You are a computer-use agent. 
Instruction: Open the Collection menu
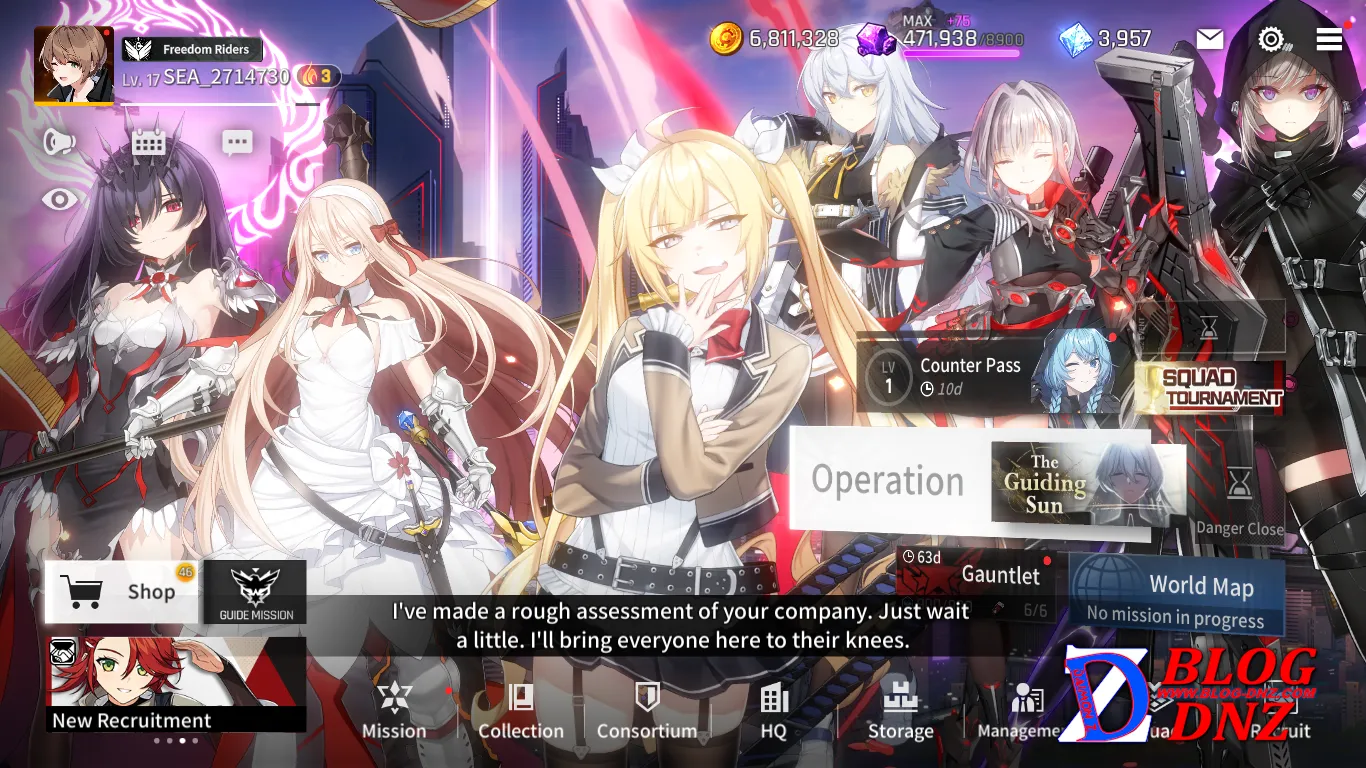click(x=520, y=711)
